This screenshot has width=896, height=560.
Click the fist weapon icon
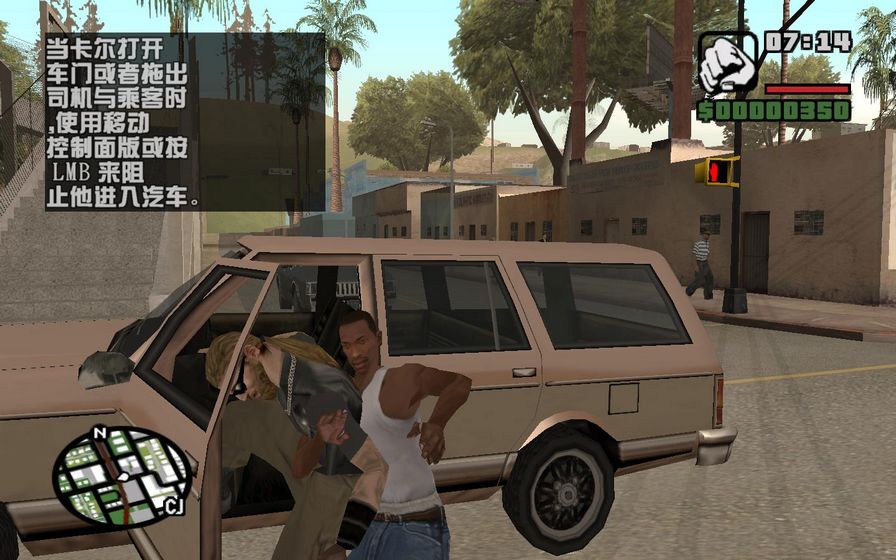click(727, 64)
